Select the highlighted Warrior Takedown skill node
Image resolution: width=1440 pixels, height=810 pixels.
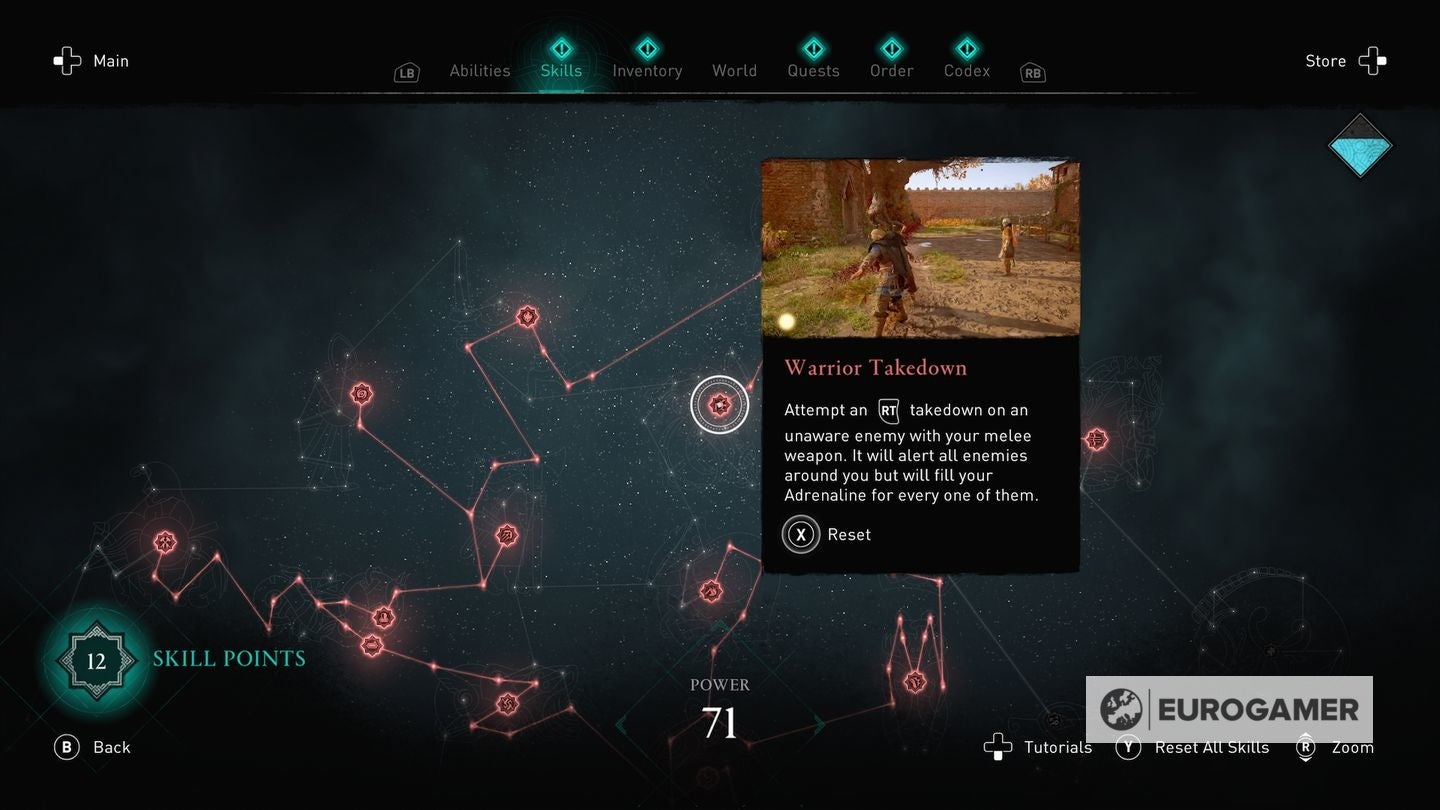click(x=721, y=404)
